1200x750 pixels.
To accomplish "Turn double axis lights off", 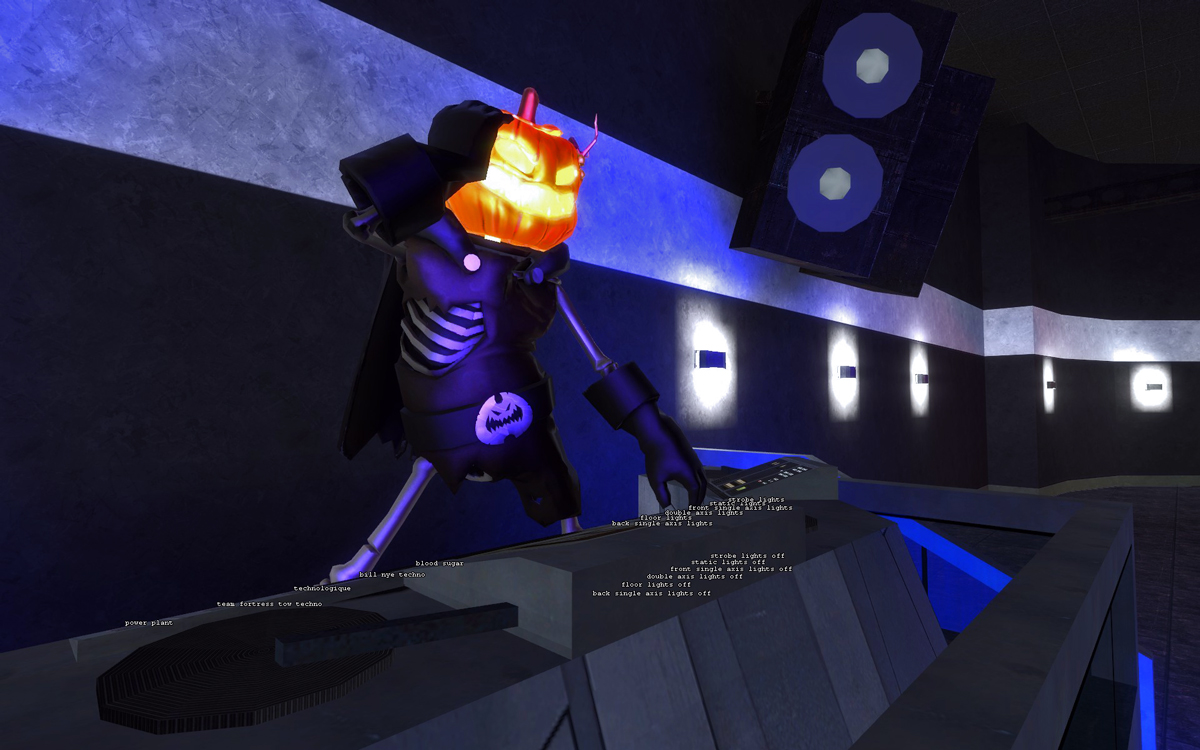I will [694, 576].
